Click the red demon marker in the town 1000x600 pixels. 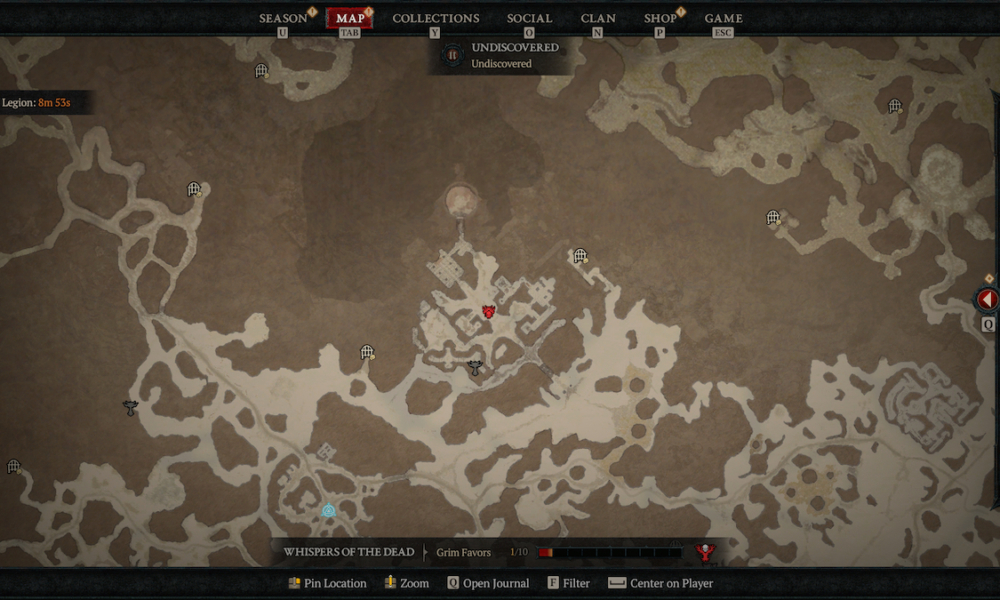coord(489,312)
